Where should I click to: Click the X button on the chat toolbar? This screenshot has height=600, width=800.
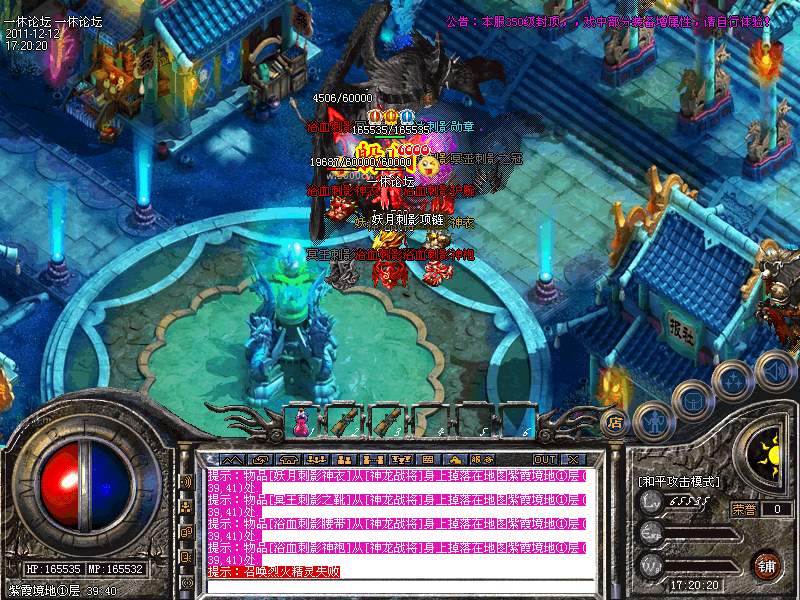[x=573, y=459]
